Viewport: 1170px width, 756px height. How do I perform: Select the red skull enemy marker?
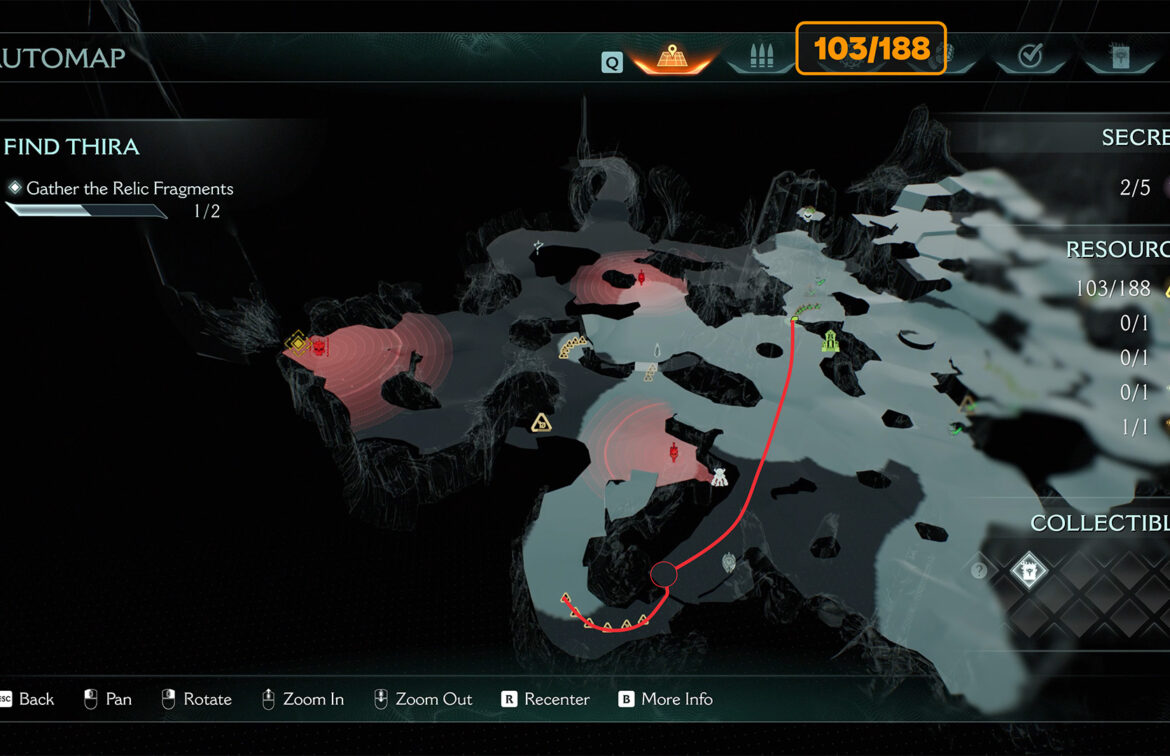(x=319, y=347)
